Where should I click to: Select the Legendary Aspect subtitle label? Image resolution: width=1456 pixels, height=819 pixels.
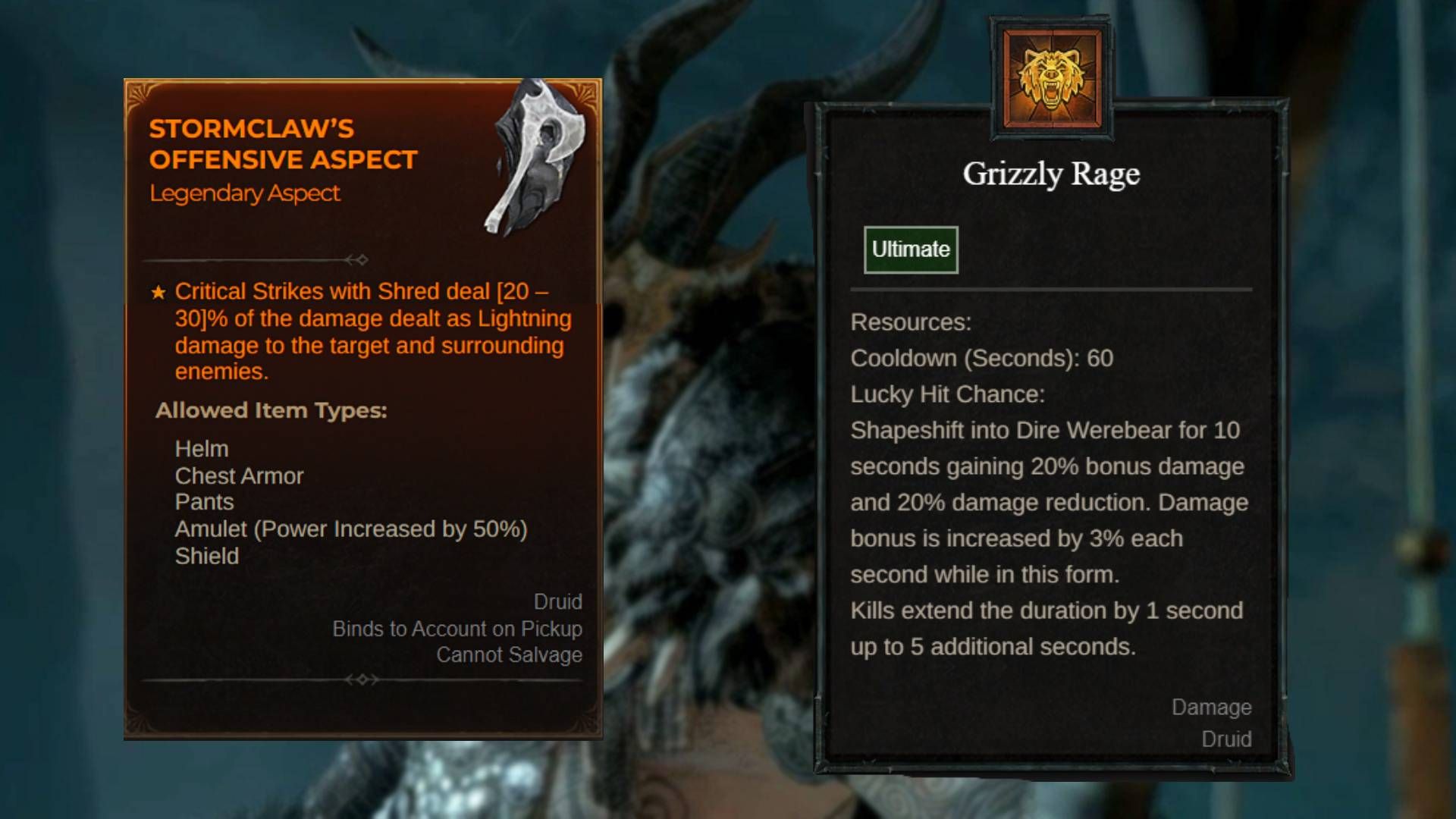click(245, 193)
